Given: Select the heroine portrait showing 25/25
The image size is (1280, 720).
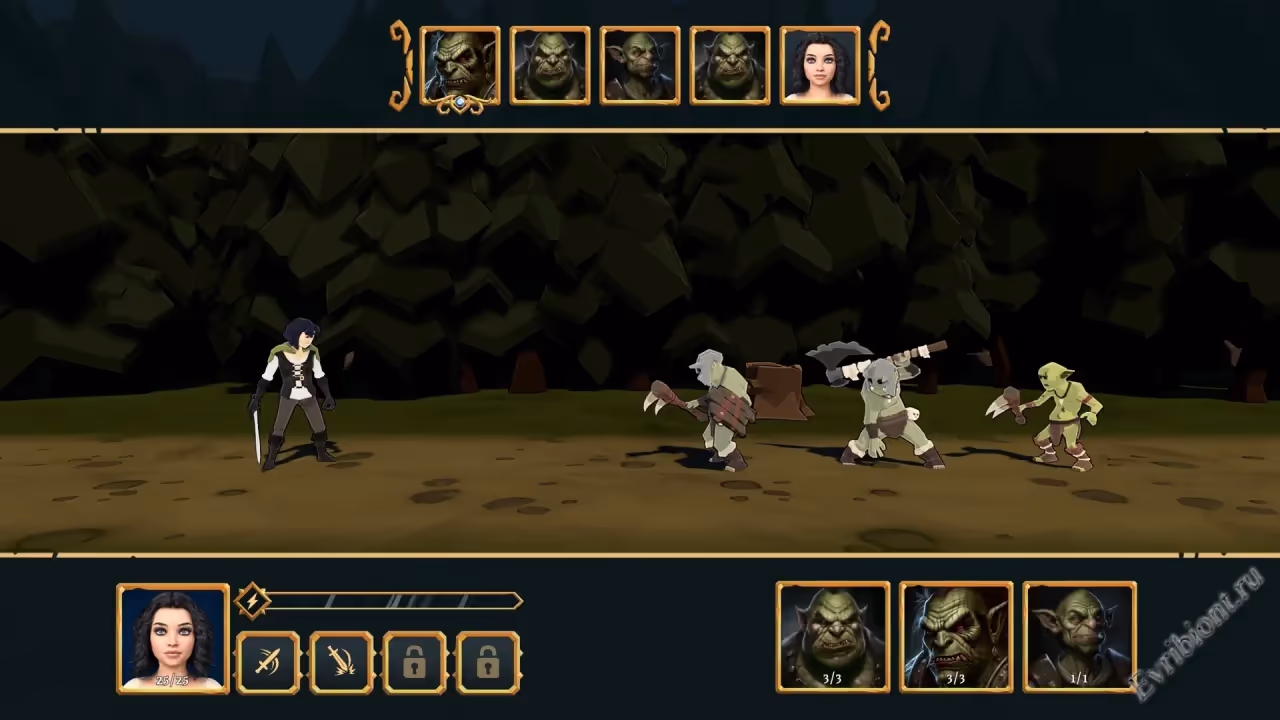Looking at the screenshot, I should click(x=172, y=638).
